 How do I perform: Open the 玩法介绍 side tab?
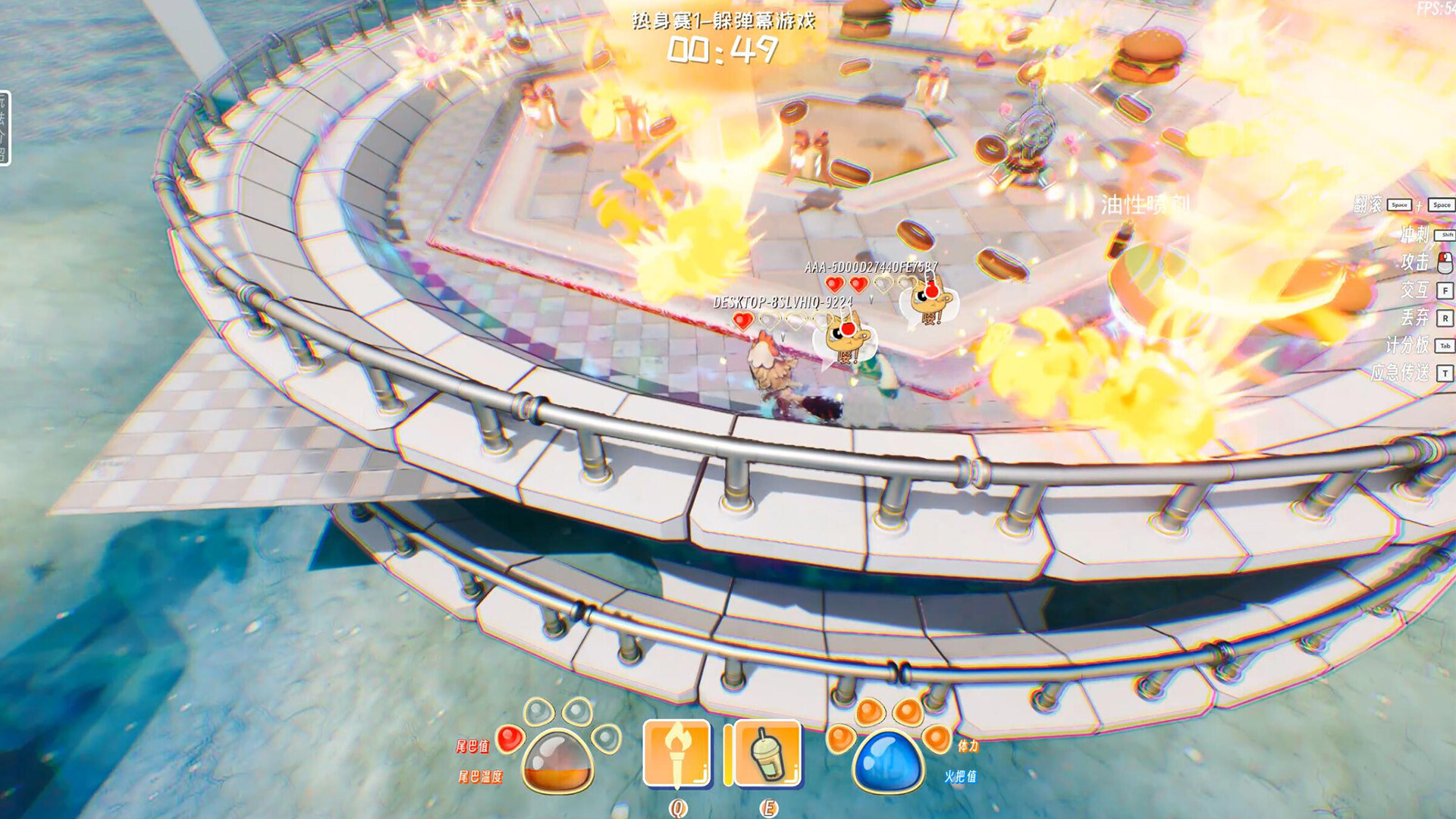4,127
